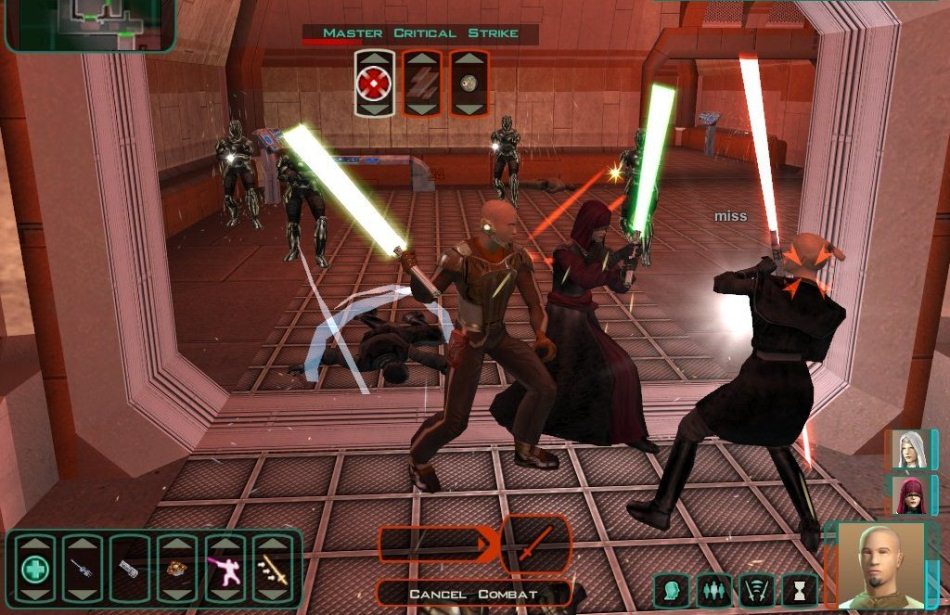950x615 pixels.
Task: Click the queued lightsaber attack action slot
Action: 534,544
